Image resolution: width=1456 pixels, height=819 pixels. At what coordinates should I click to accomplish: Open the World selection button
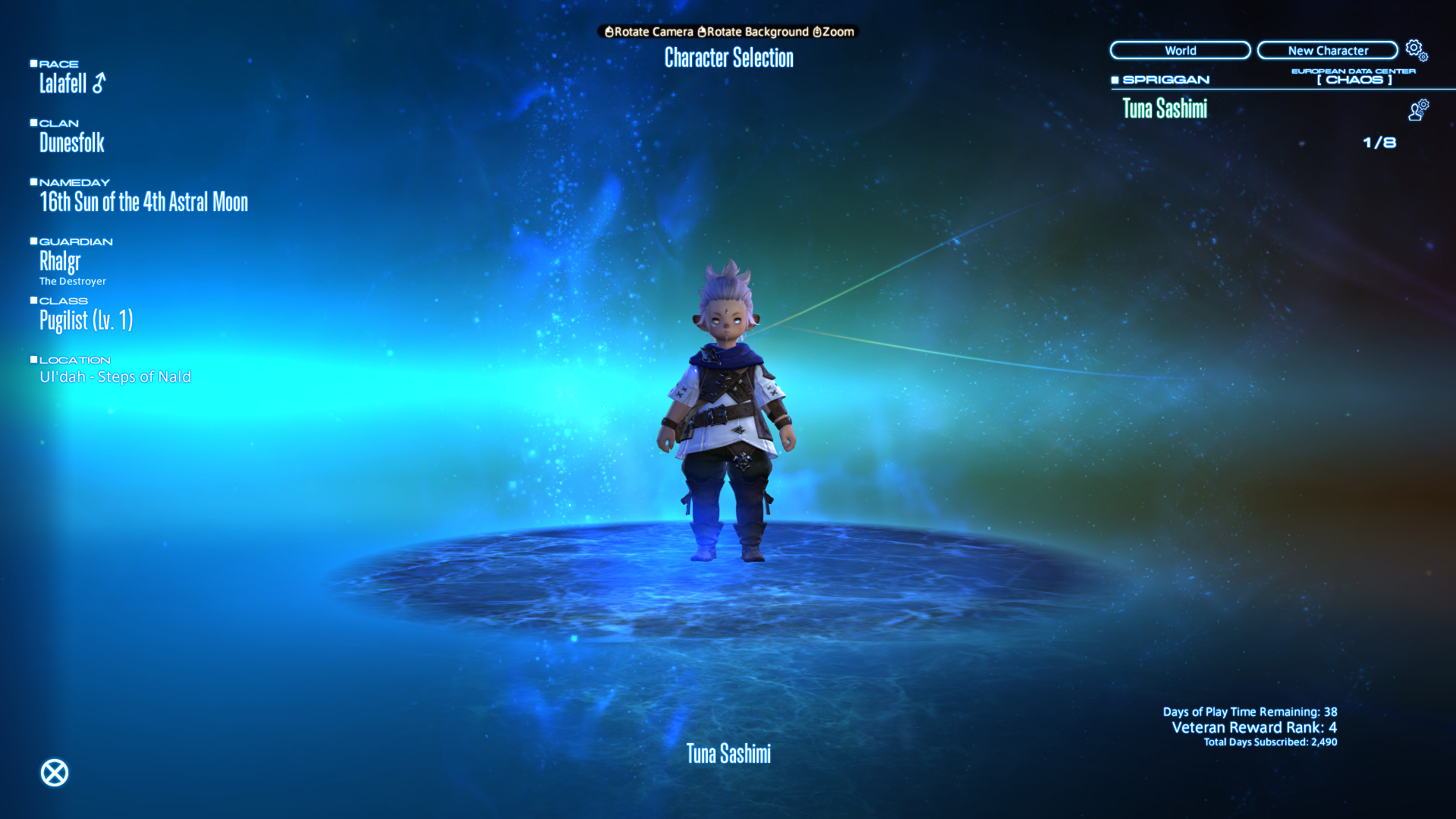coord(1180,51)
